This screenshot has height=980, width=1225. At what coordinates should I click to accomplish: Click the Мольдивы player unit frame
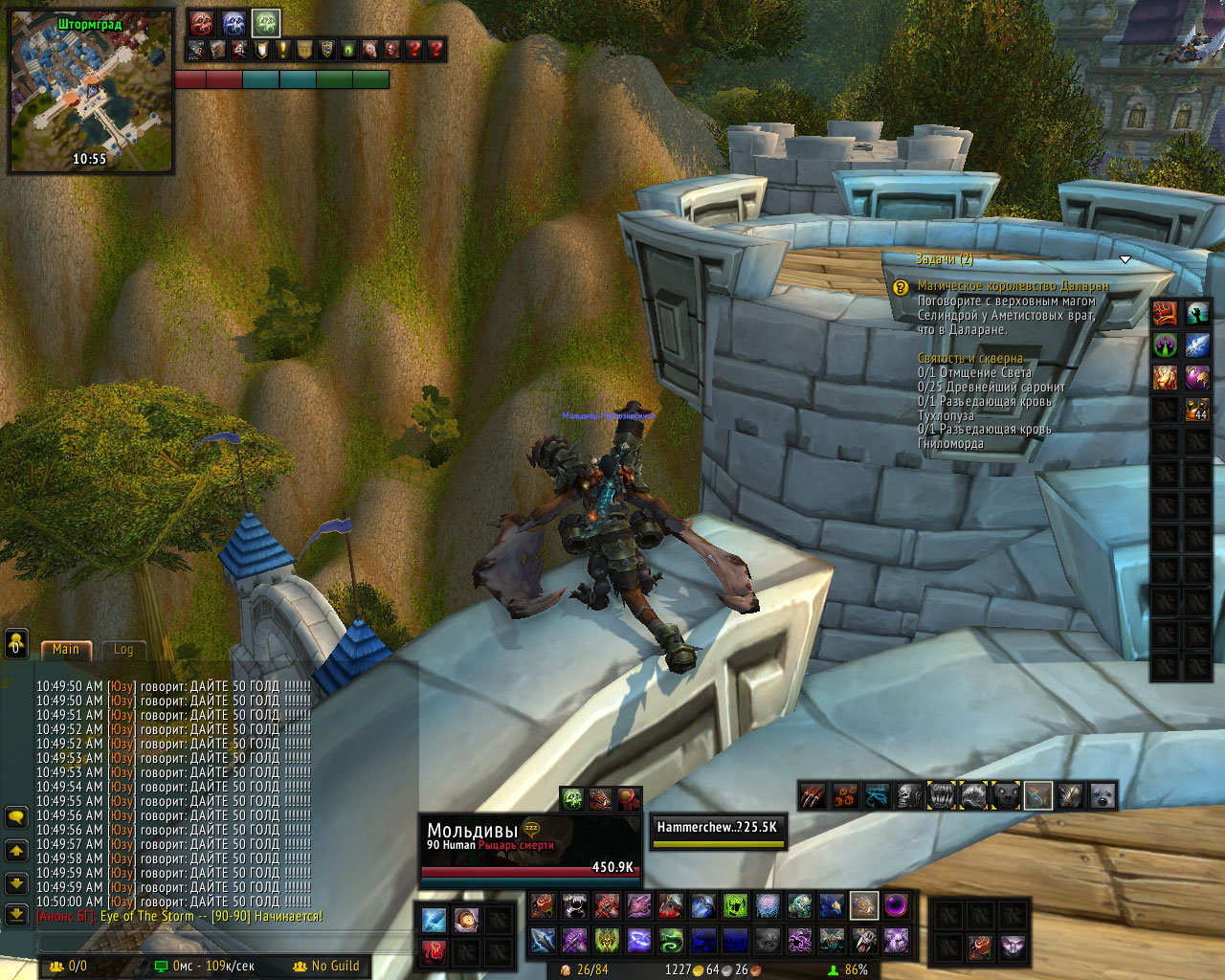[x=530, y=847]
